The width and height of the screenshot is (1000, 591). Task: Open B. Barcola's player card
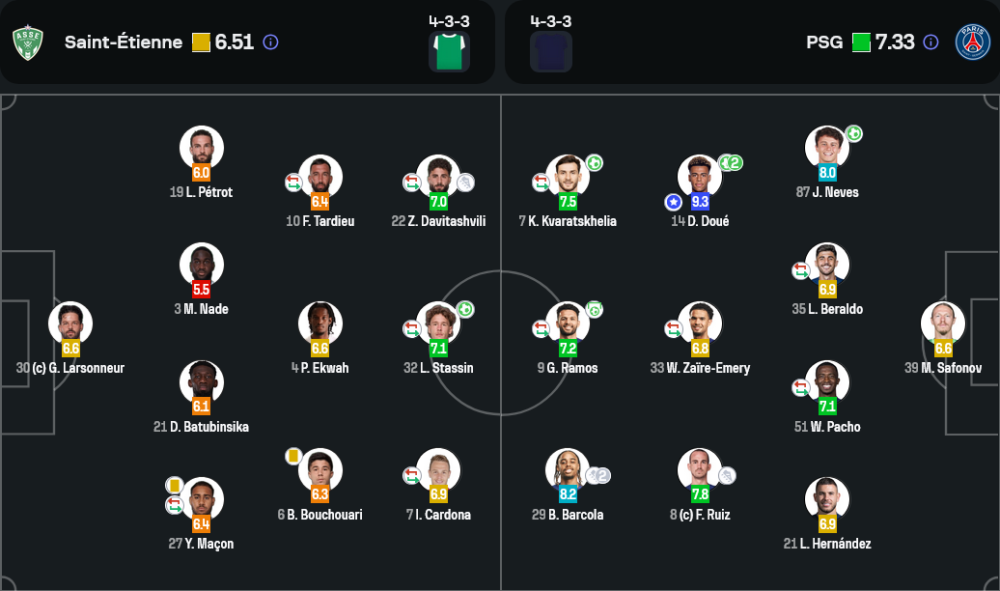click(x=567, y=470)
